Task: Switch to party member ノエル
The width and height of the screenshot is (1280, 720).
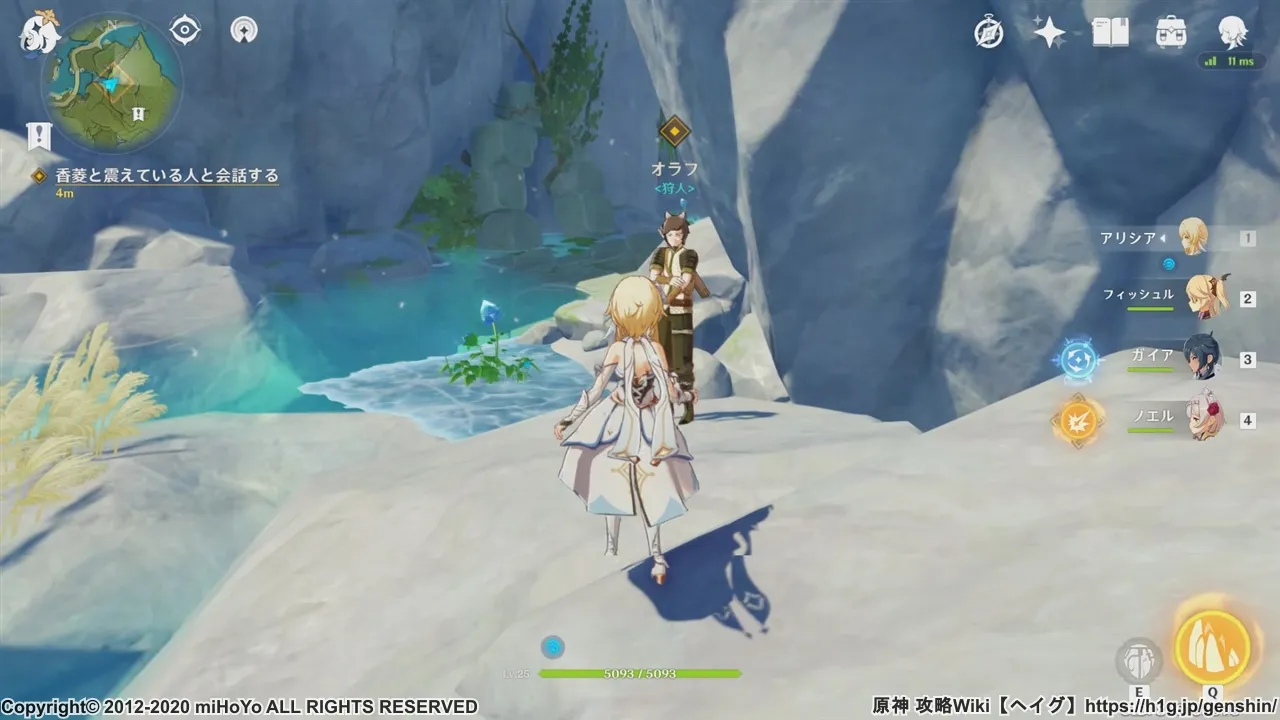Action: tap(1204, 418)
